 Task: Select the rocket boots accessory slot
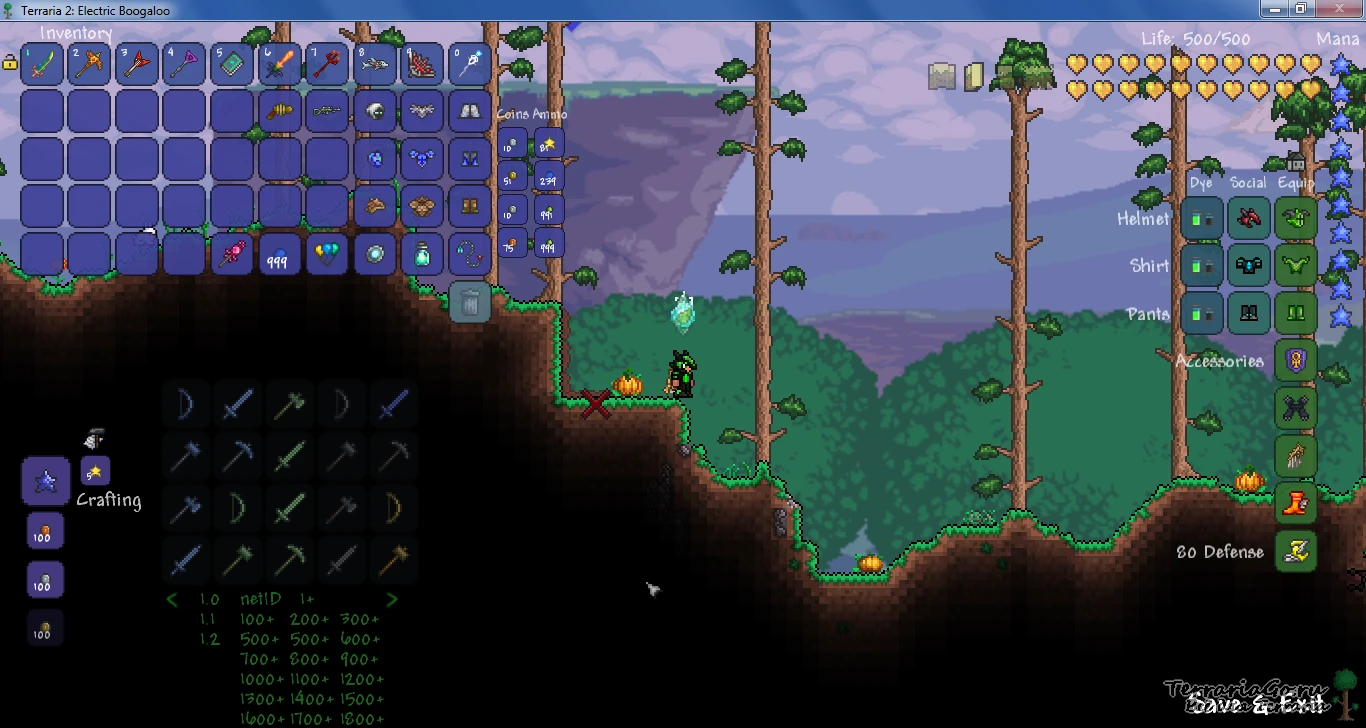[1296, 503]
